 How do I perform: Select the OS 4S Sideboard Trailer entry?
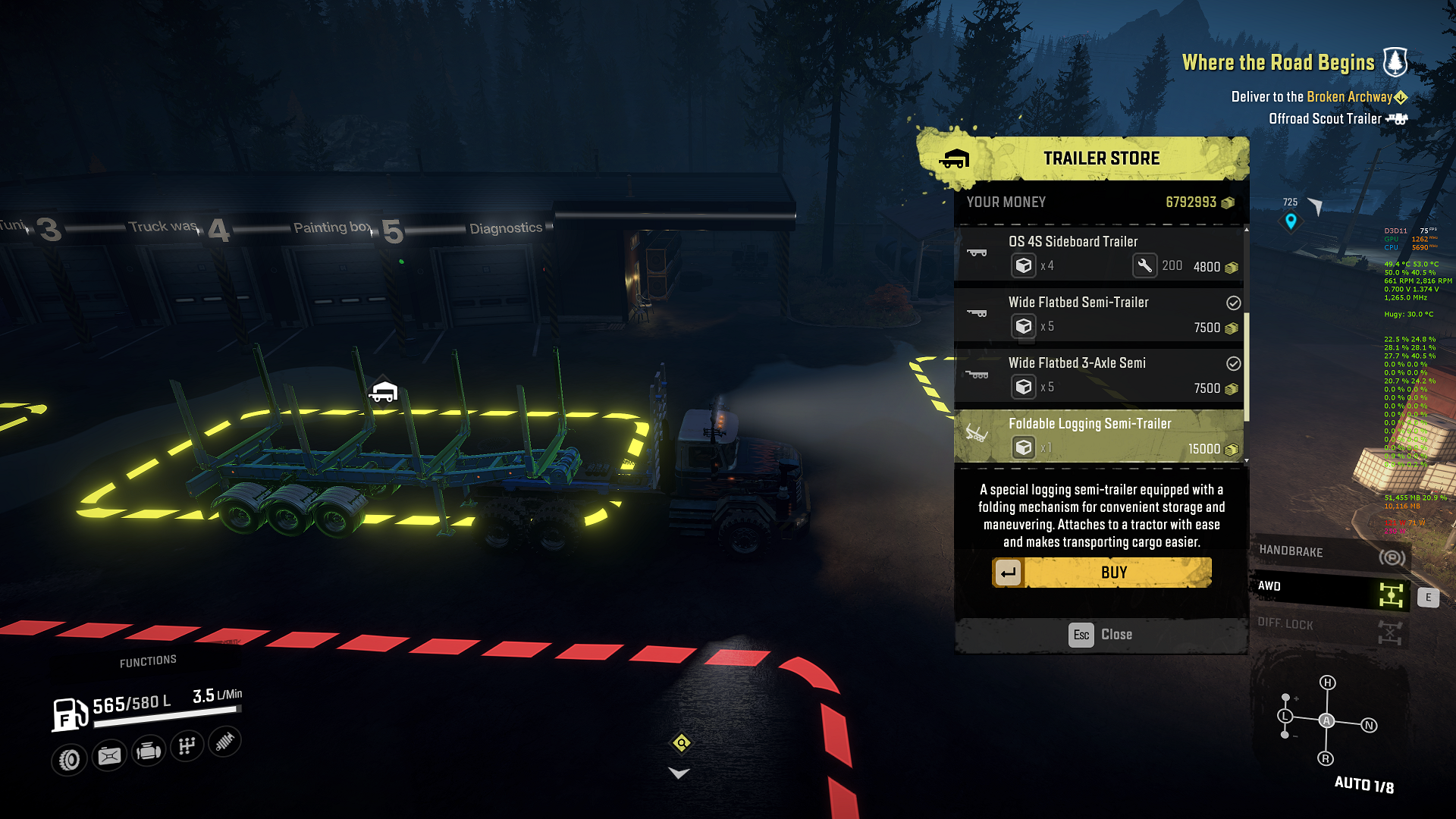click(x=1100, y=254)
